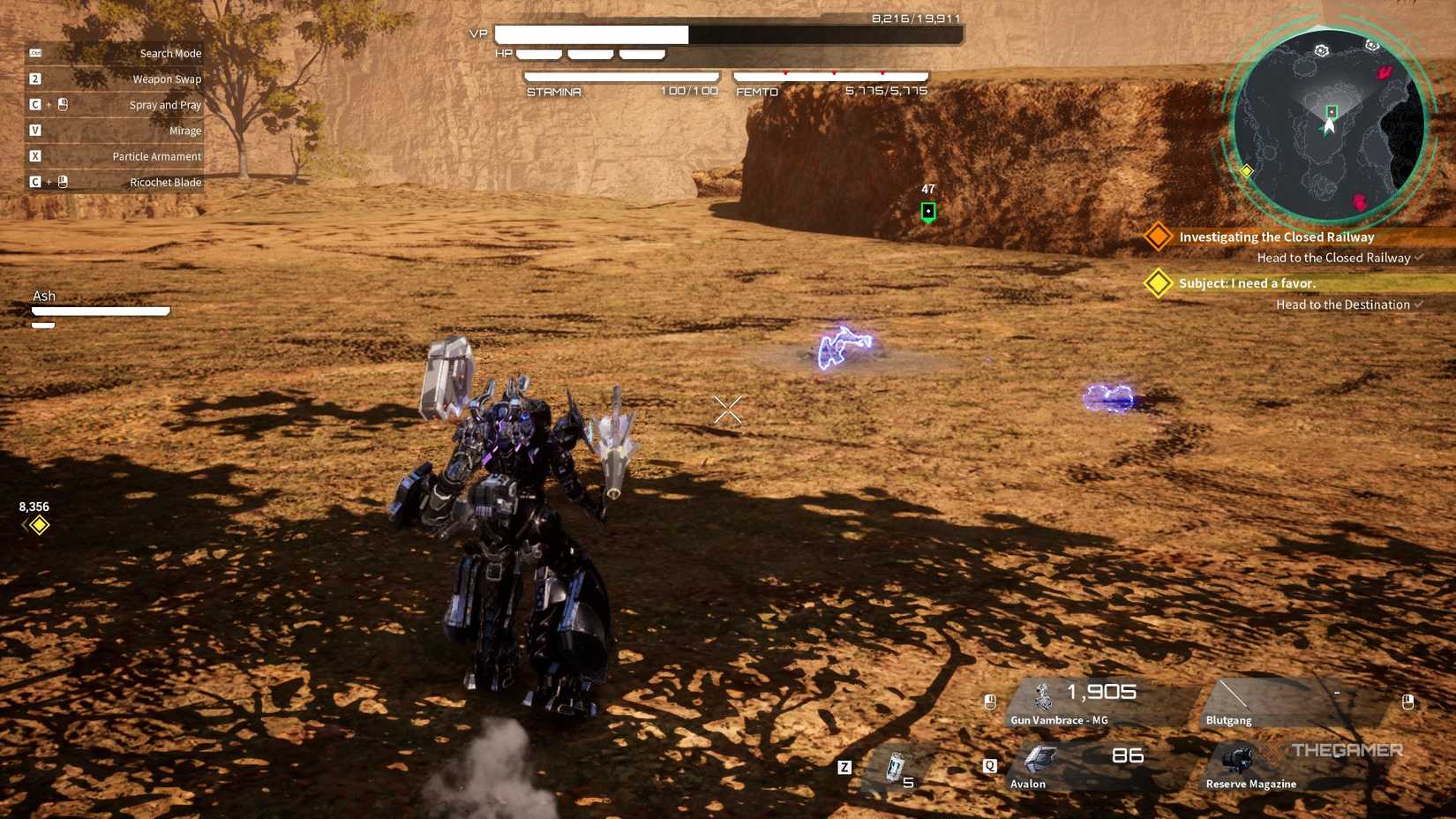Viewport: 1456px width, 819px height.
Task: Select the Gun Vambrace - MG weapon icon
Action: click(x=1041, y=697)
